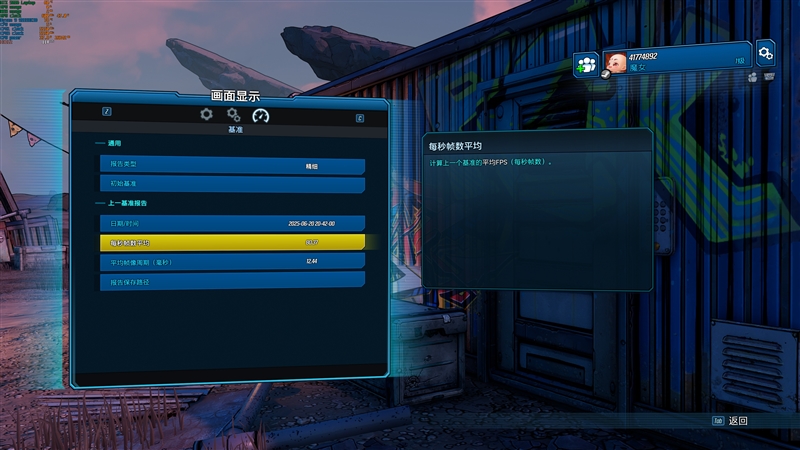
Task: Select the 每秒帧数平均 row
Action: (x=231, y=242)
